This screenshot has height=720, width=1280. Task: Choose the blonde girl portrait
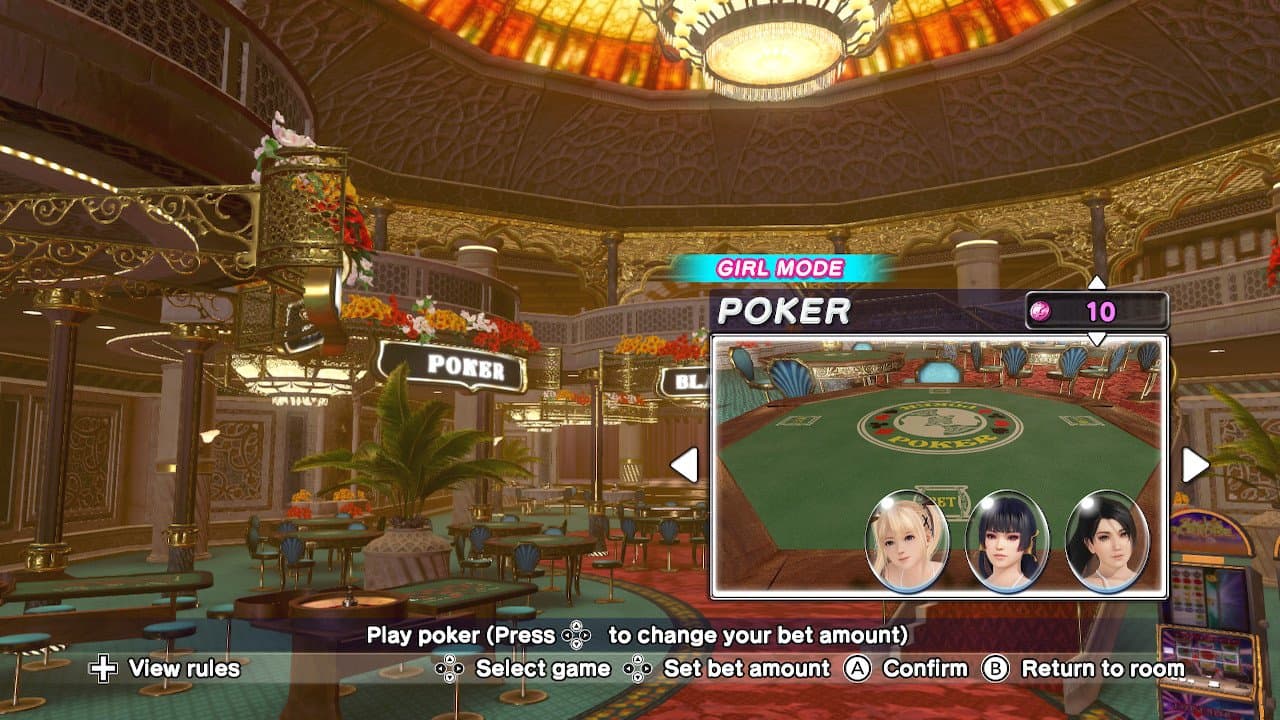tap(907, 541)
